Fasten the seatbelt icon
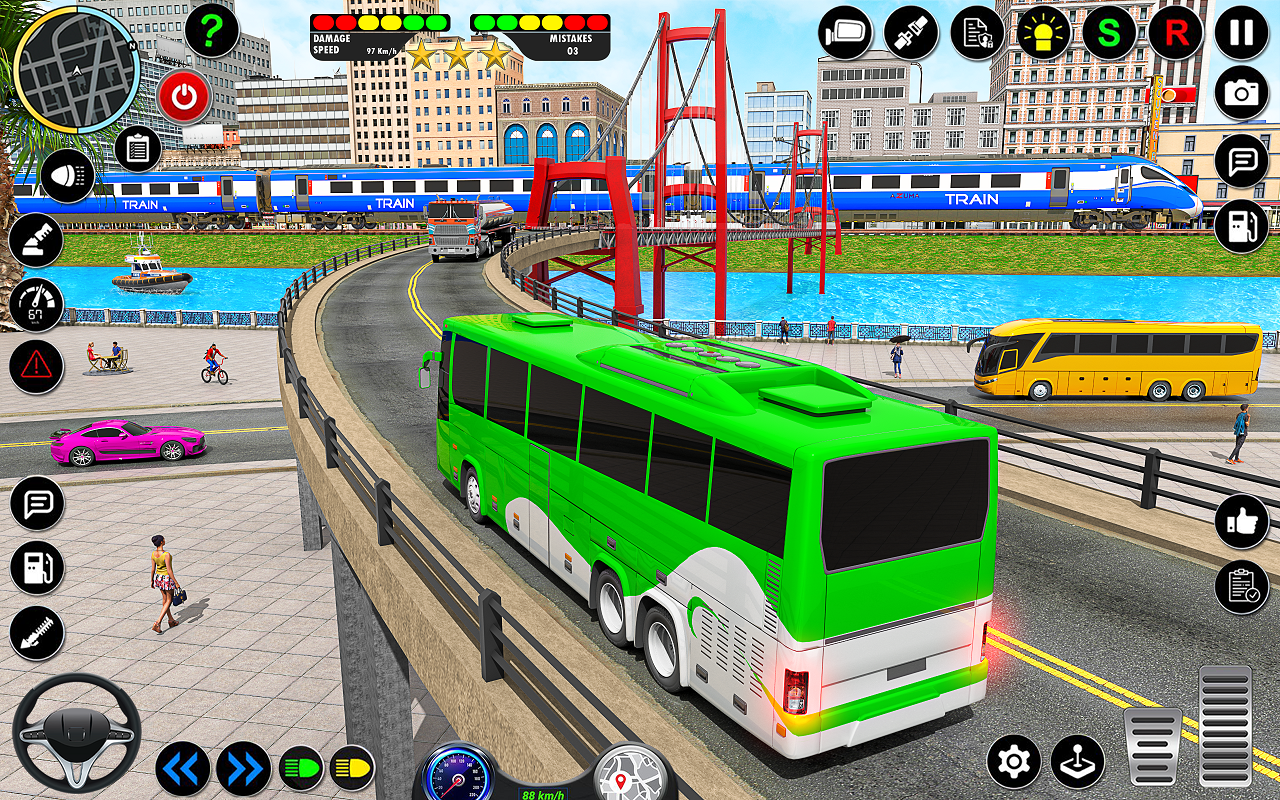Image resolution: width=1280 pixels, height=800 pixels. [911, 33]
